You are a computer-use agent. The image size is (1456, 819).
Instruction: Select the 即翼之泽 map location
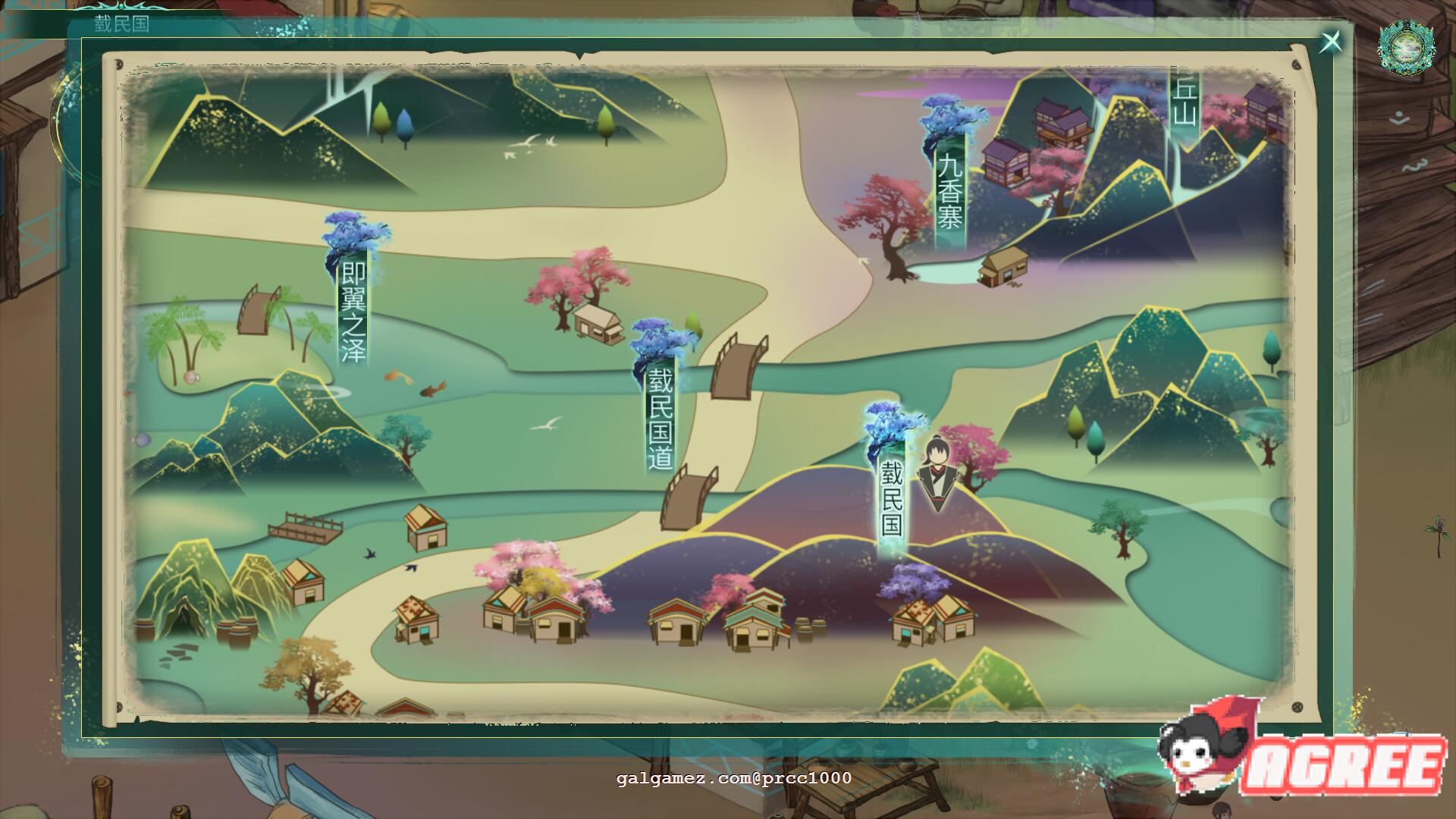pos(353,311)
